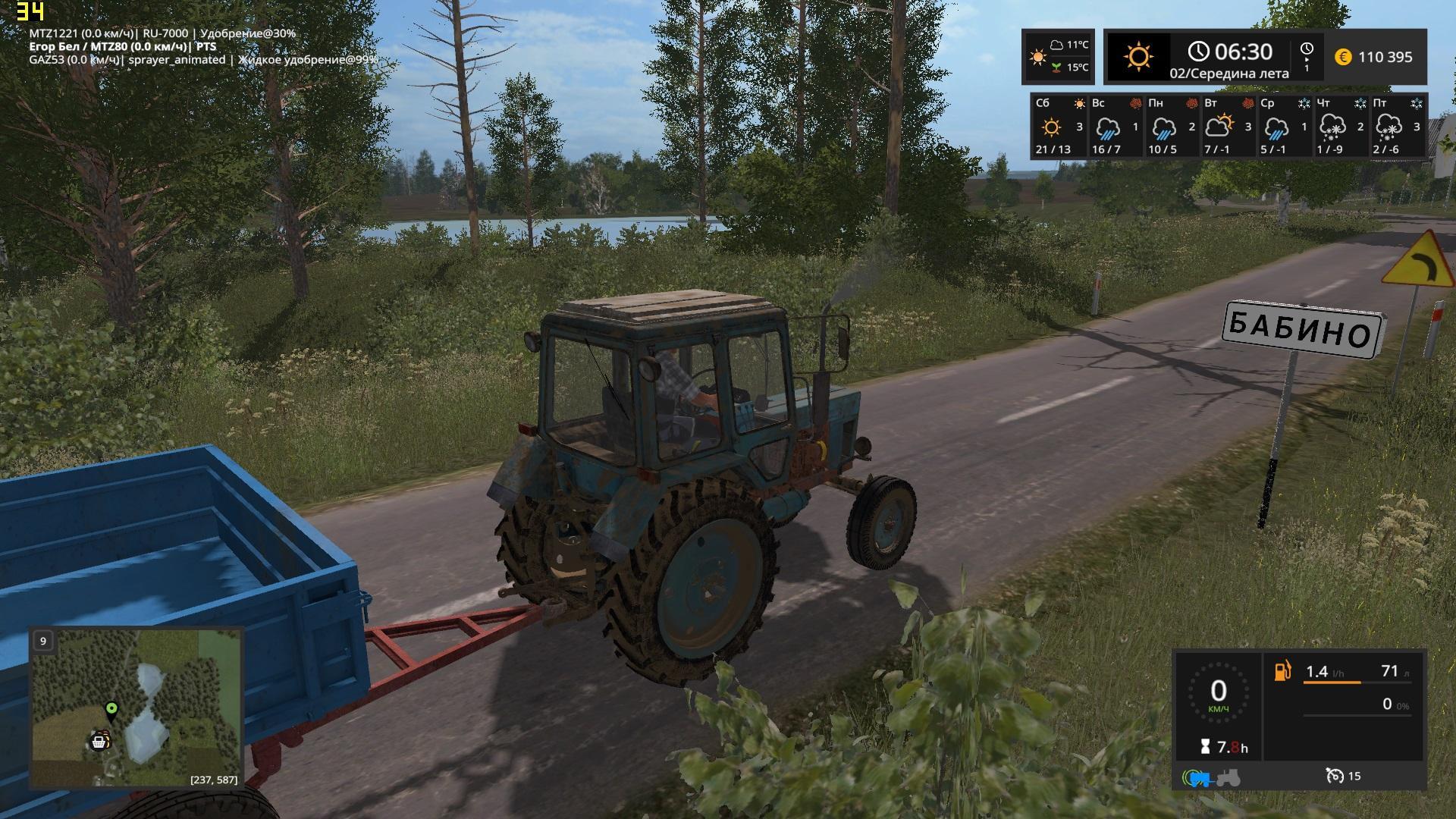Open the euro money balance

tap(1374, 57)
